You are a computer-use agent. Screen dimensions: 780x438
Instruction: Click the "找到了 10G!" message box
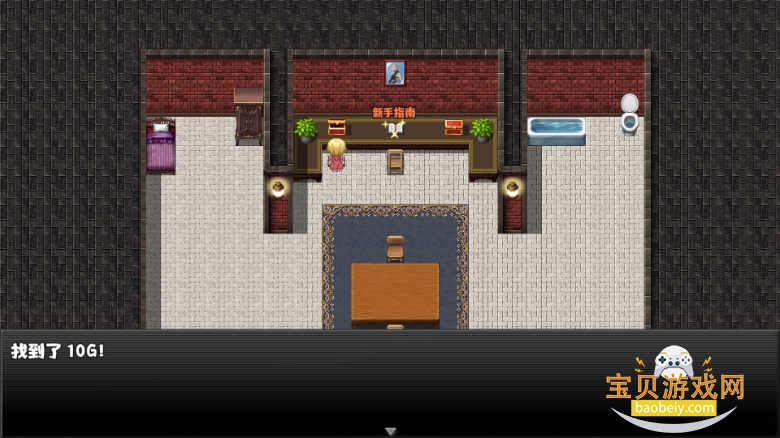point(300,382)
